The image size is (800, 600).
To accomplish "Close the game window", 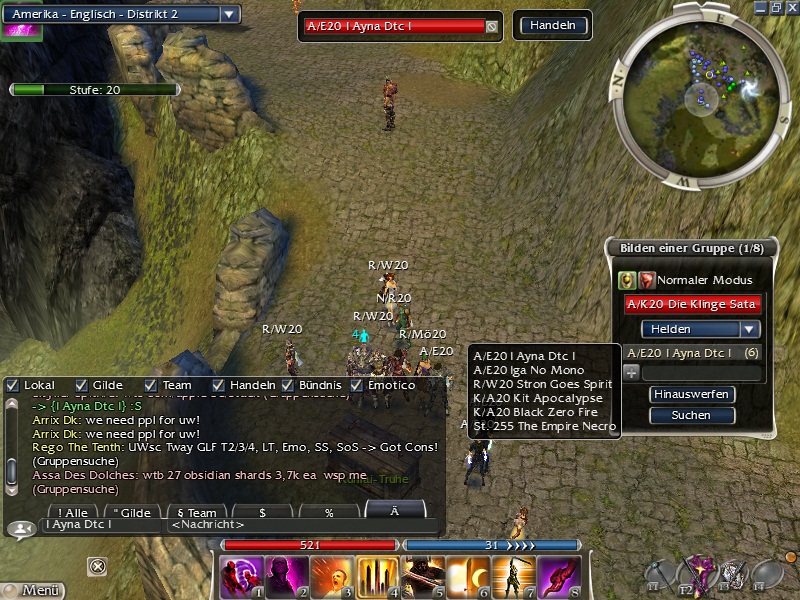I will 790,7.
